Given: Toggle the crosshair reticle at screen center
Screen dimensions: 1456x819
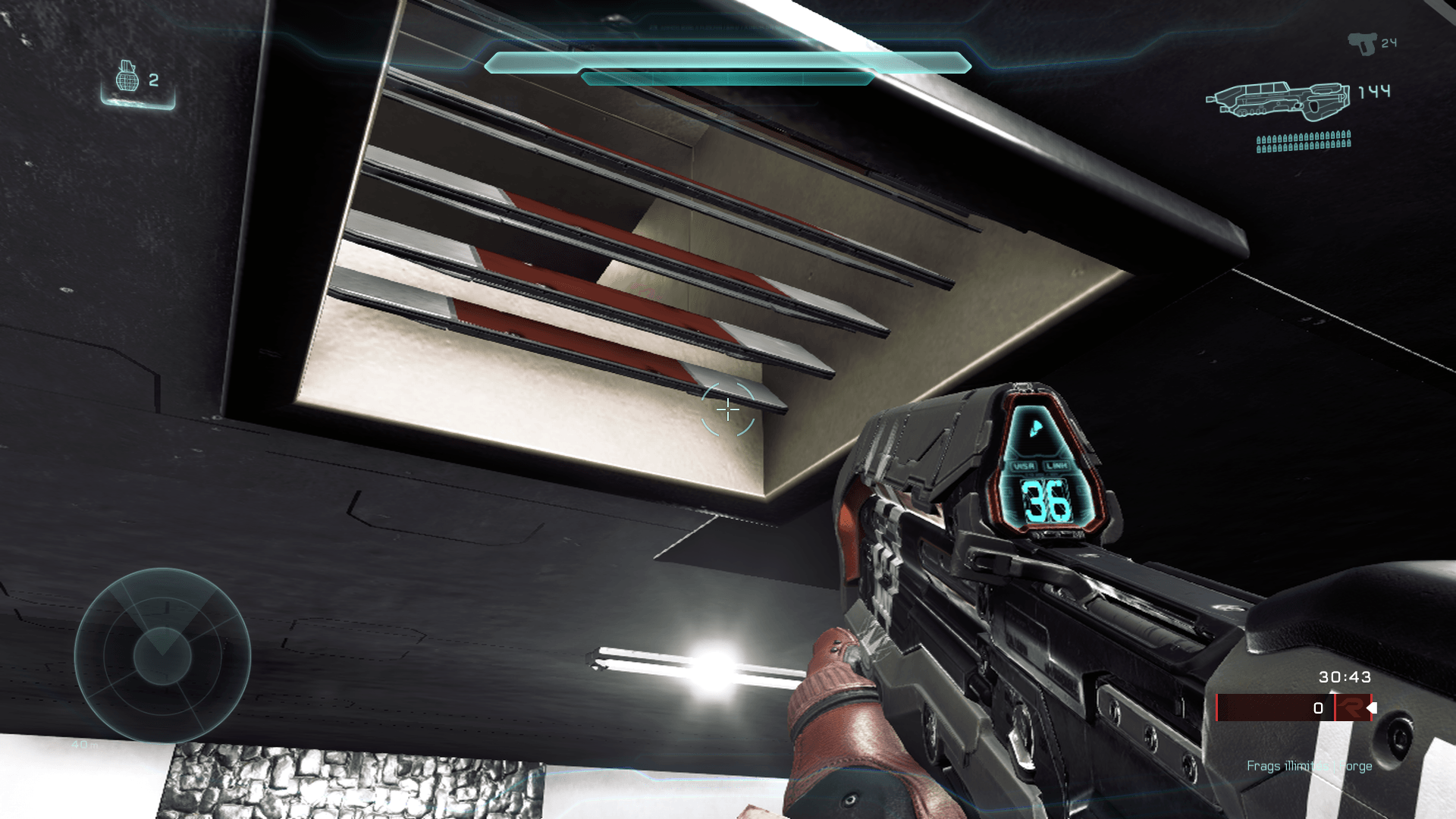Looking at the screenshot, I should (726, 409).
